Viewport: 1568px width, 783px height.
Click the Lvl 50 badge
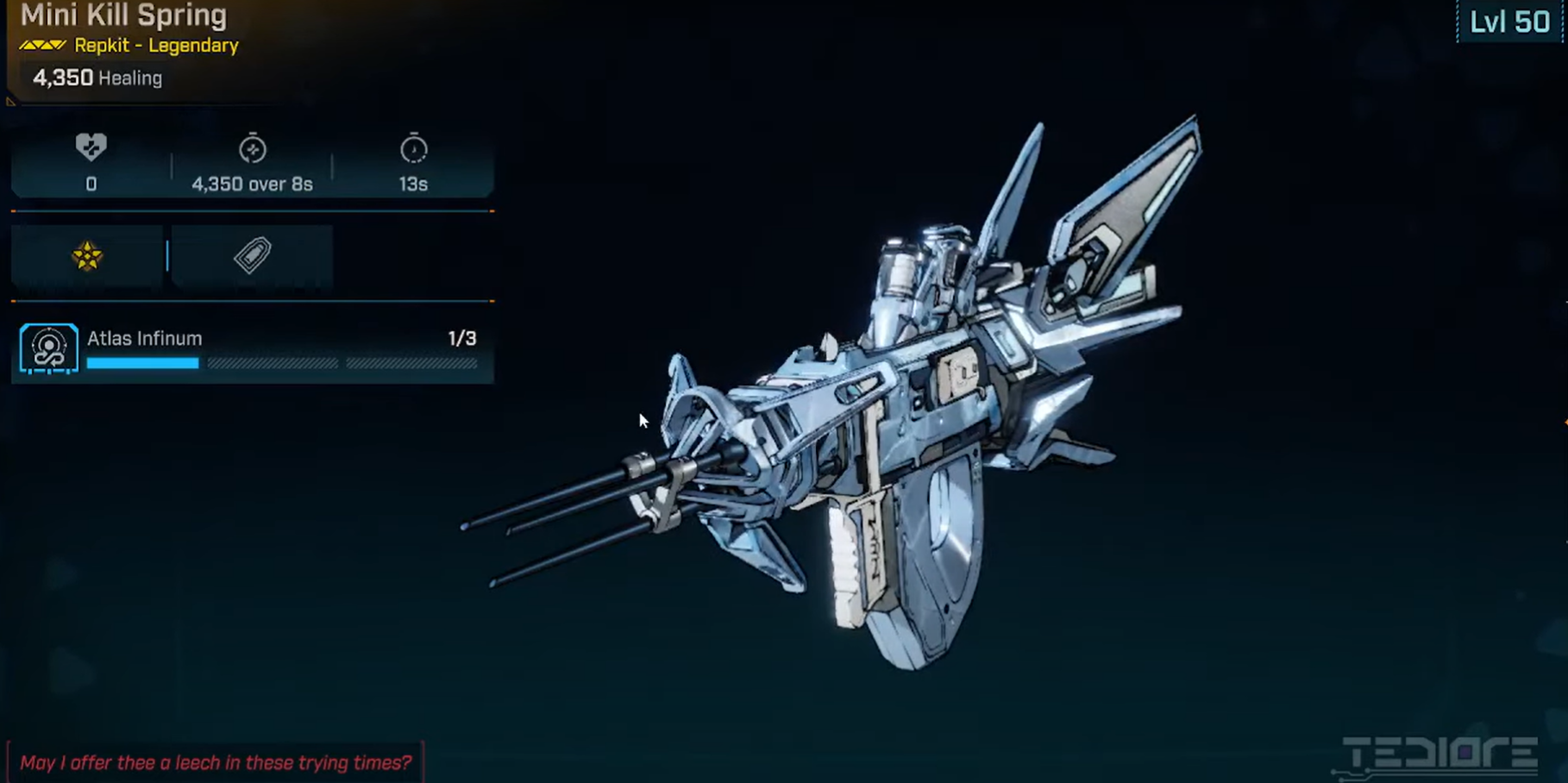point(1509,22)
